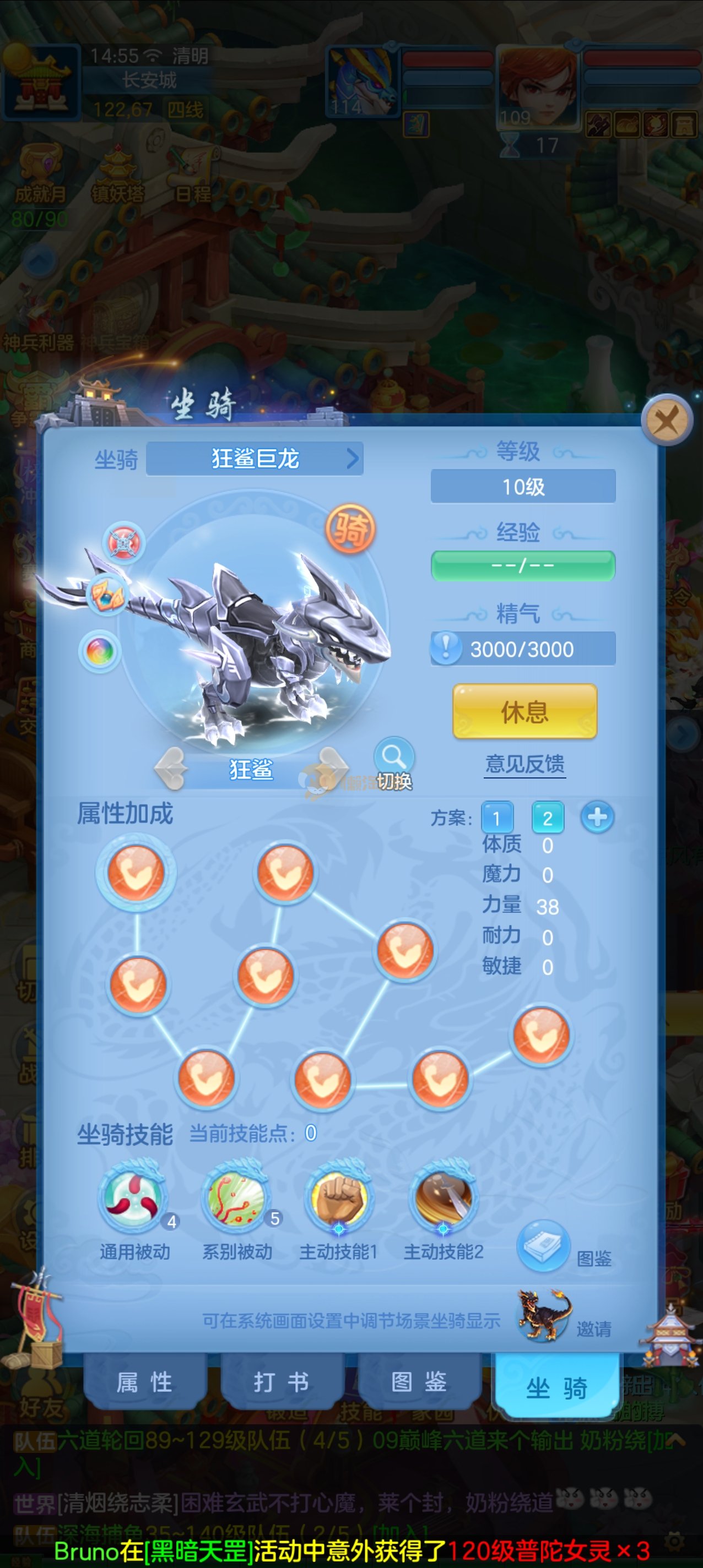This screenshot has height=1568, width=703.
Task: Click the 切换 magnifier switch button
Action: pyautogui.click(x=393, y=763)
